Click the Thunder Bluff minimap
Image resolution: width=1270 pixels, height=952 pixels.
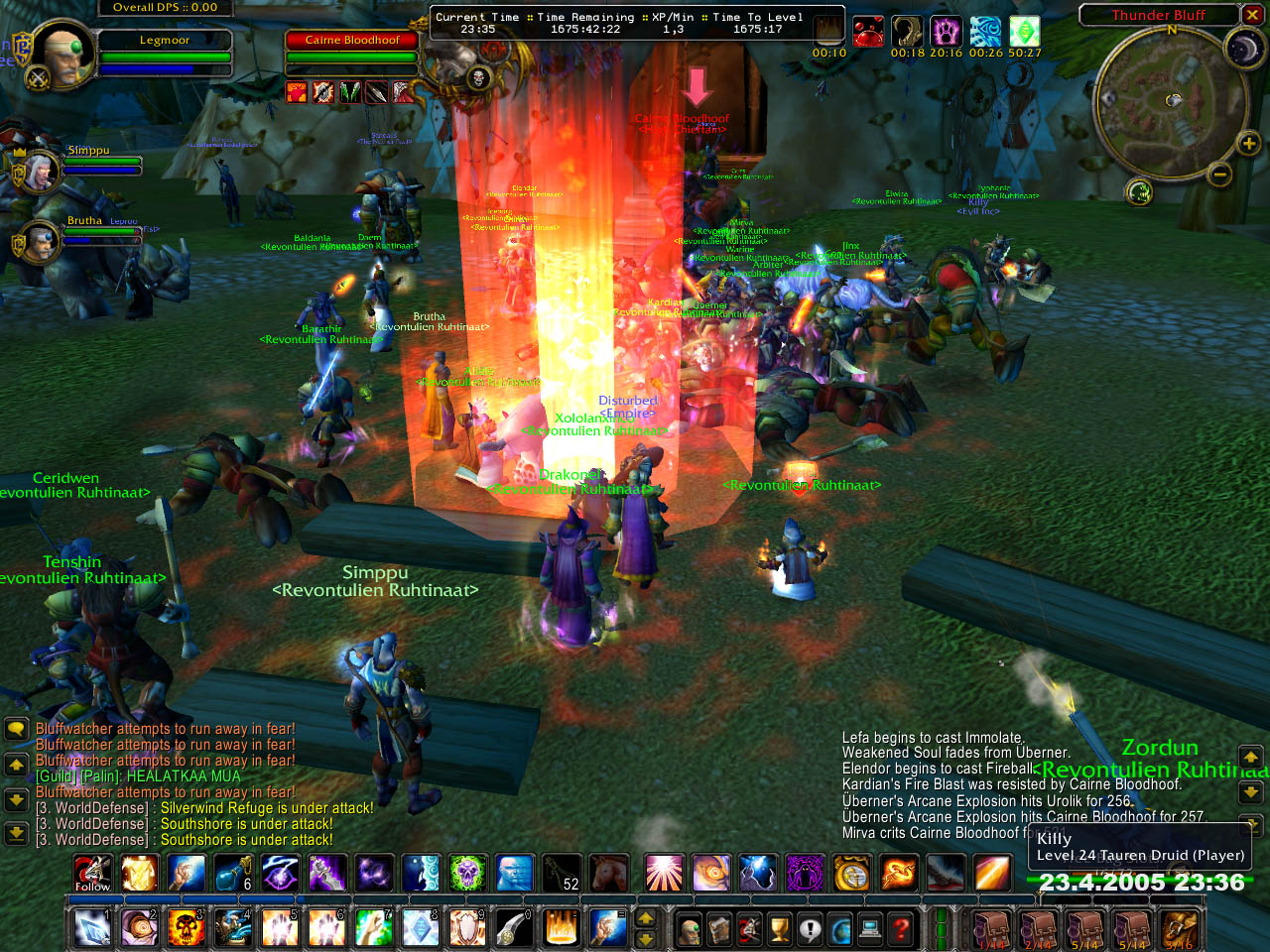click(x=1172, y=101)
